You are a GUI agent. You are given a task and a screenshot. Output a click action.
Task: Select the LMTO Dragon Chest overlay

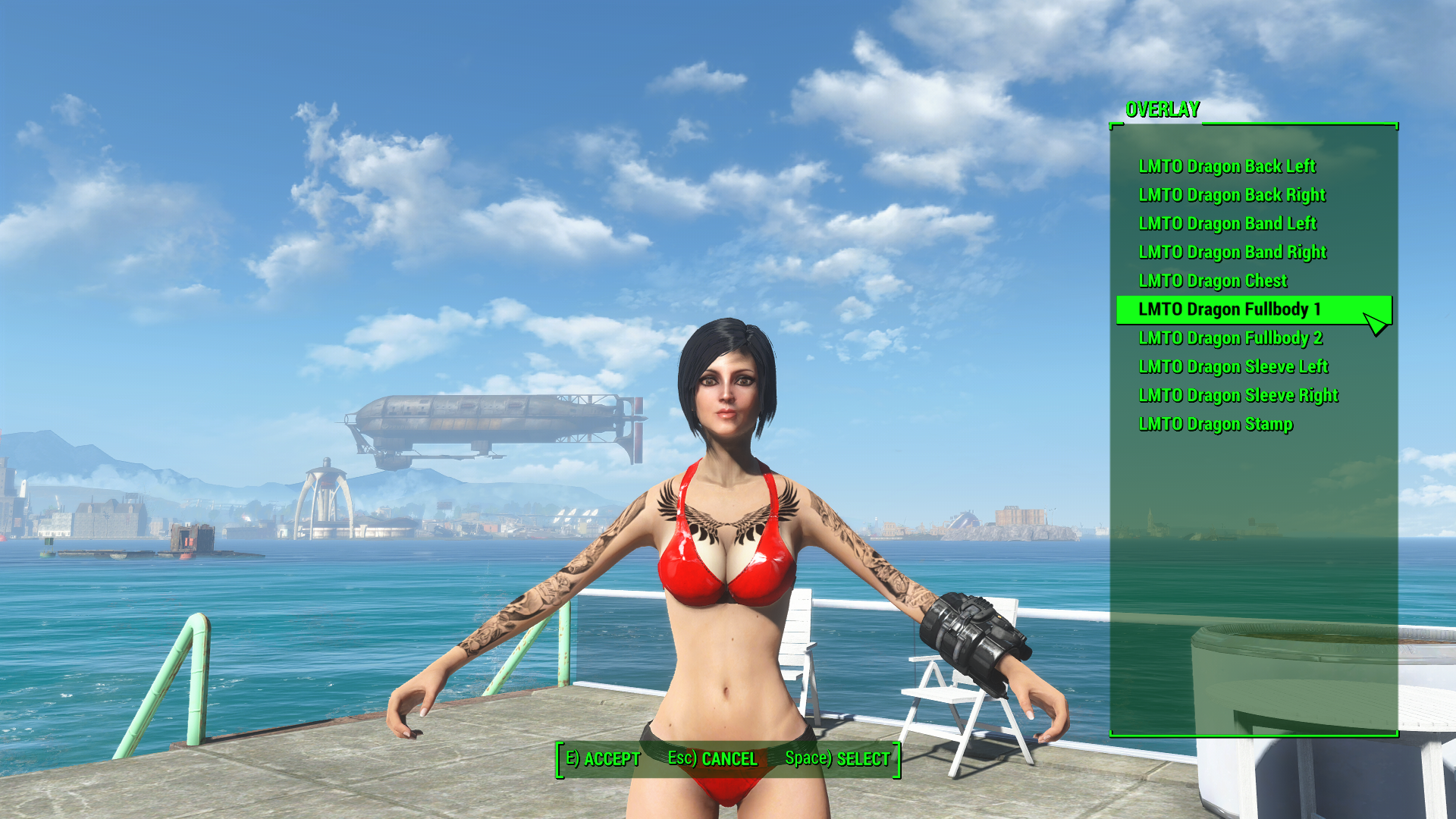click(1211, 281)
